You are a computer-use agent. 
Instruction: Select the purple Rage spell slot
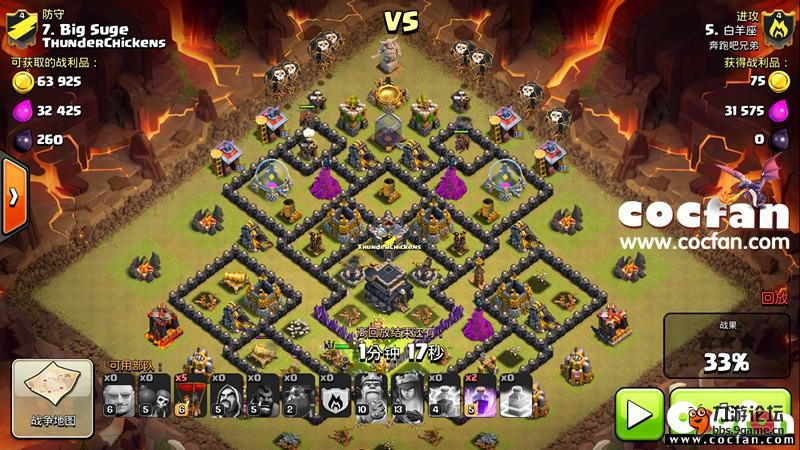479,396
